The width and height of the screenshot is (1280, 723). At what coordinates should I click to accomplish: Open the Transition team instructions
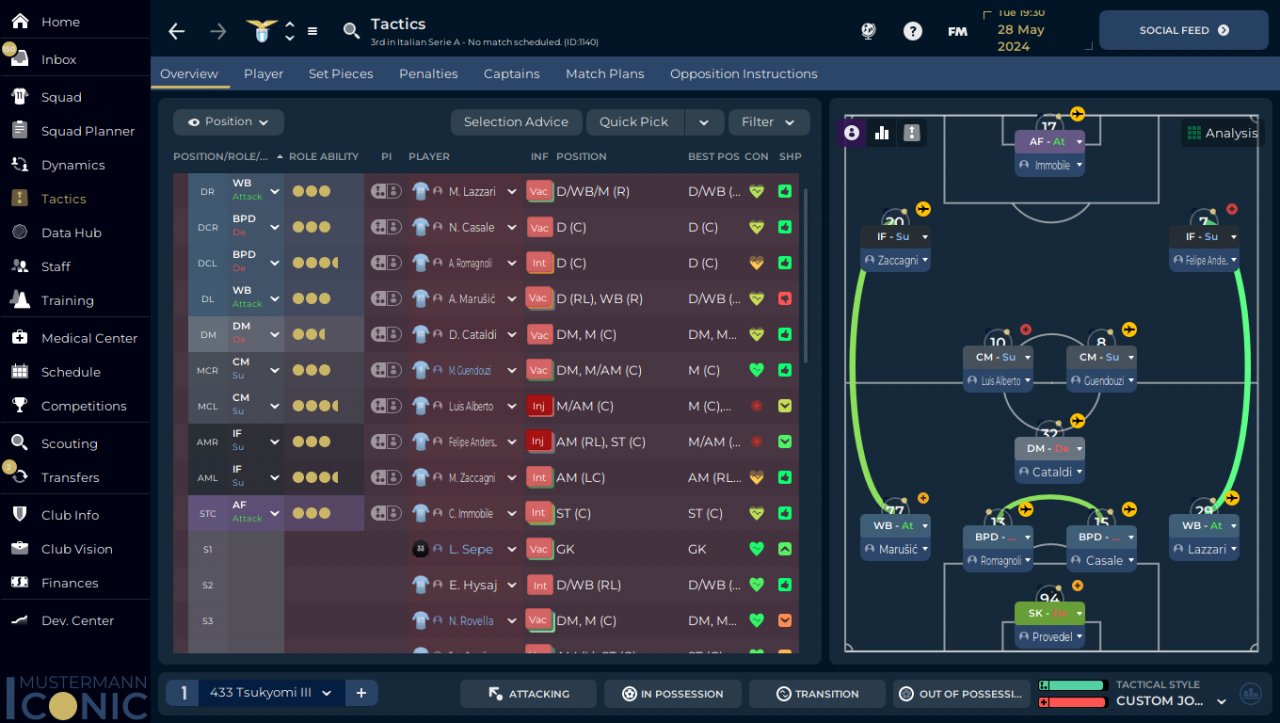(x=816, y=694)
